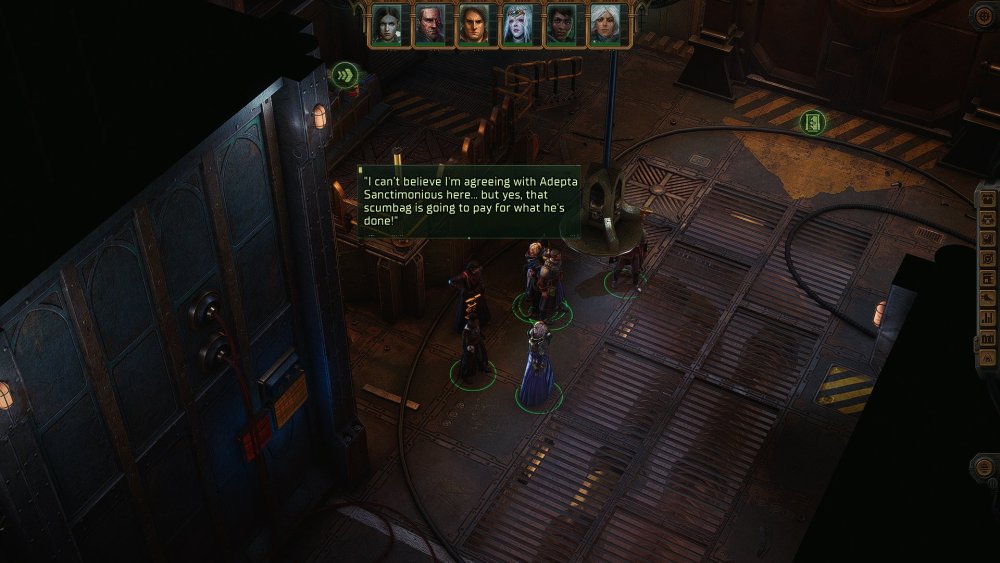The image size is (1000, 563).
Task: Select the dark-haired pale woman portrait
Action: click(386, 25)
